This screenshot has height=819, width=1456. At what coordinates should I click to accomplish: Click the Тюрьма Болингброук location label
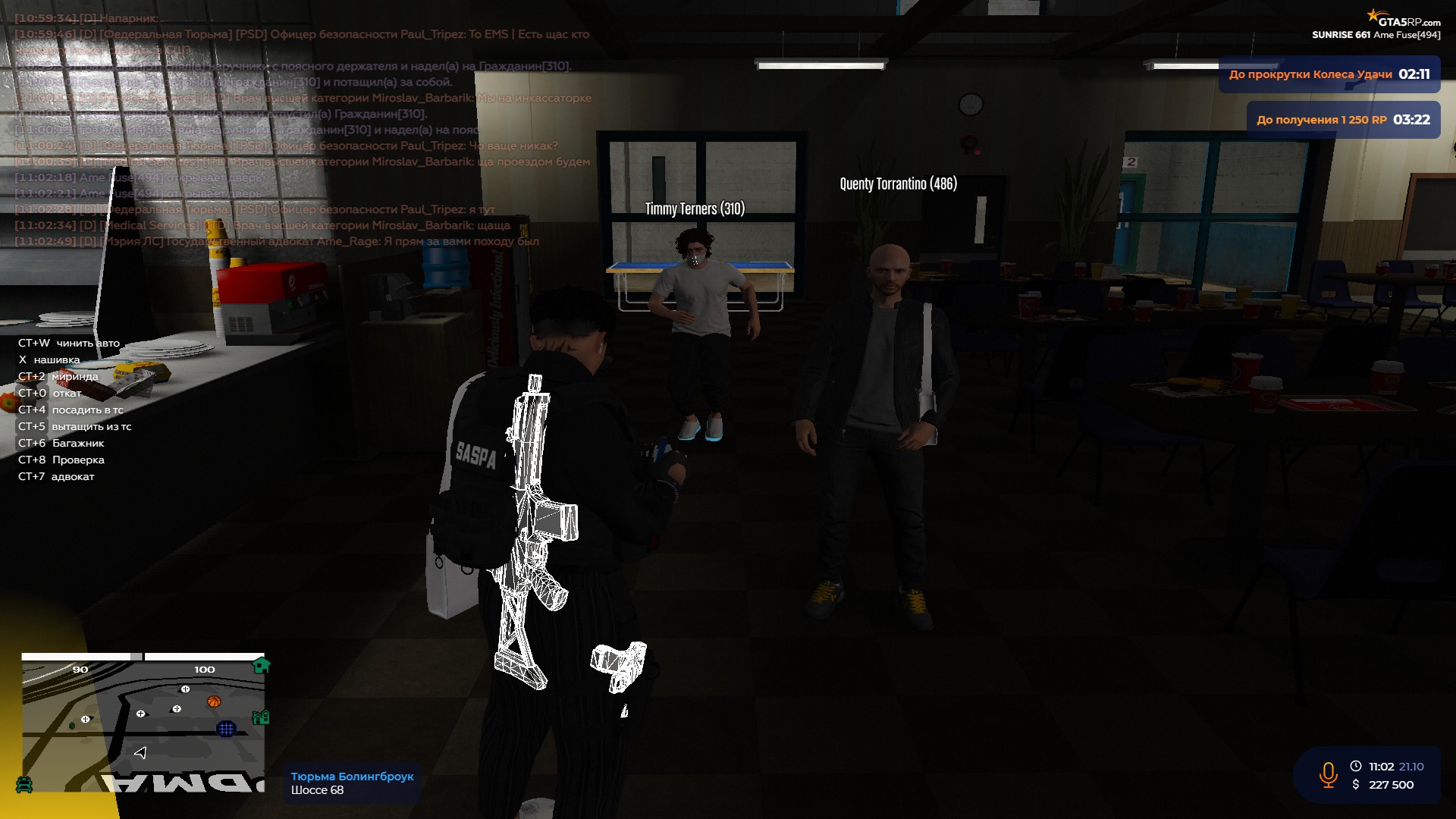coord(352,777)
